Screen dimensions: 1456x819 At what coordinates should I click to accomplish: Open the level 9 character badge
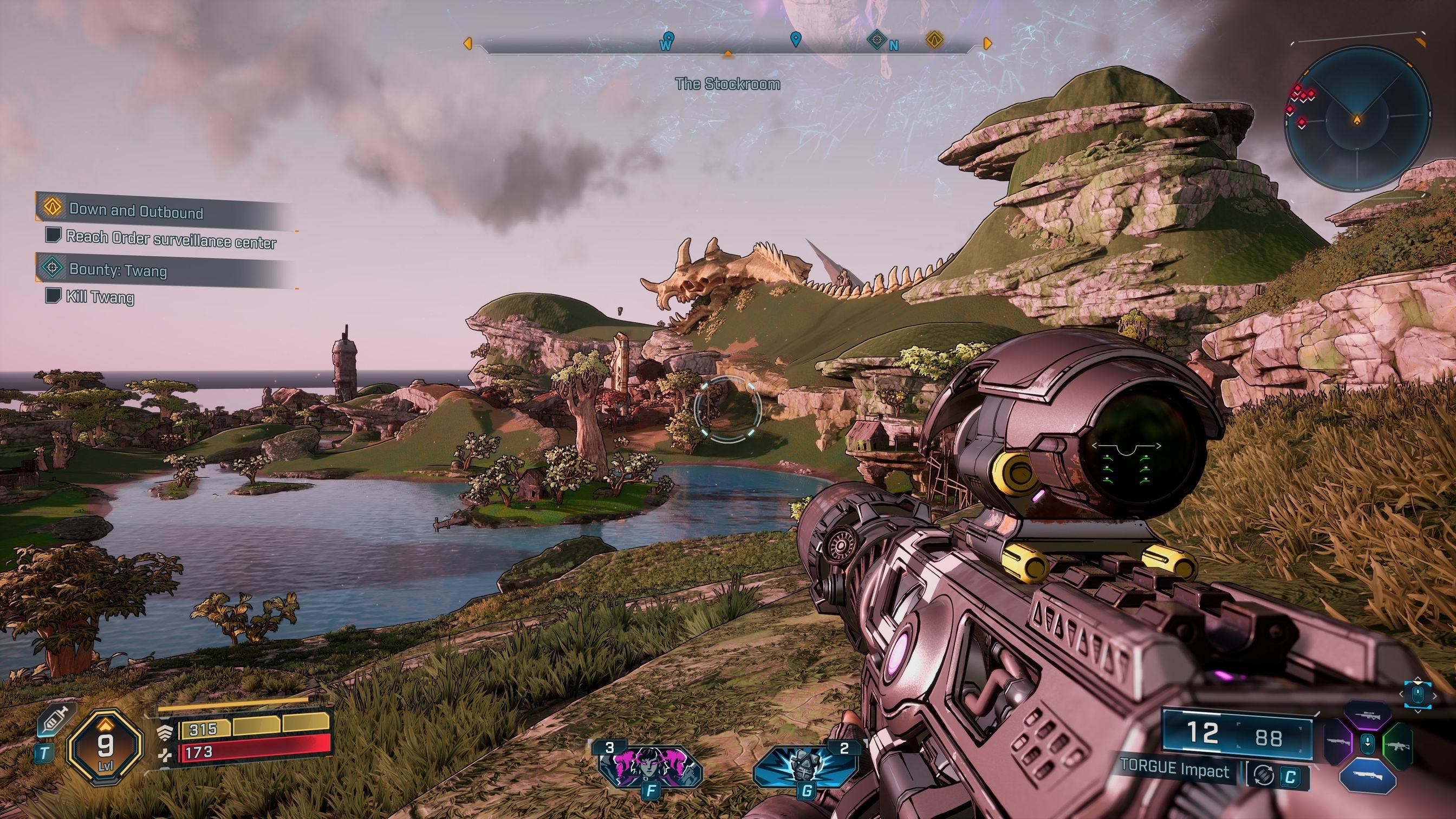click(105, 746)
